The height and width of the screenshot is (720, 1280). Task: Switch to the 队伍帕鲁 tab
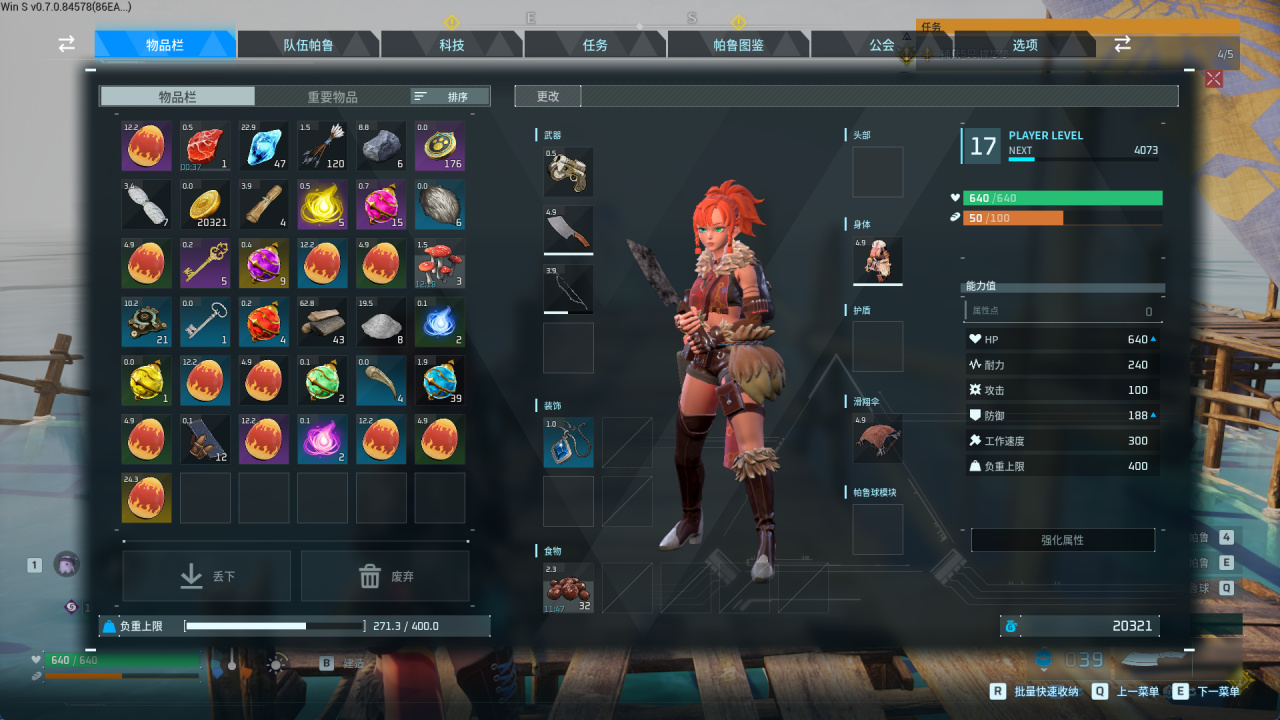click(x=308, y=45)
